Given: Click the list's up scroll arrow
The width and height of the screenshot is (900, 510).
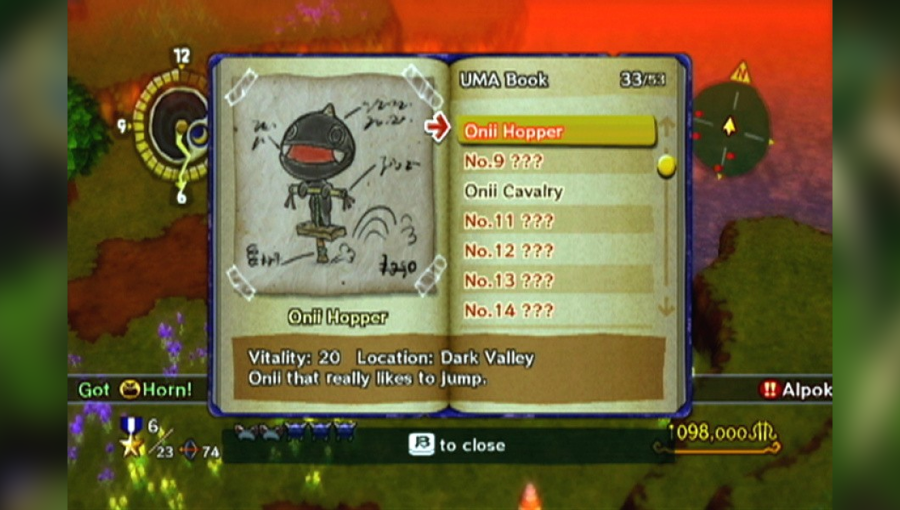Looking at the screenshot, I should click(667, 126).
